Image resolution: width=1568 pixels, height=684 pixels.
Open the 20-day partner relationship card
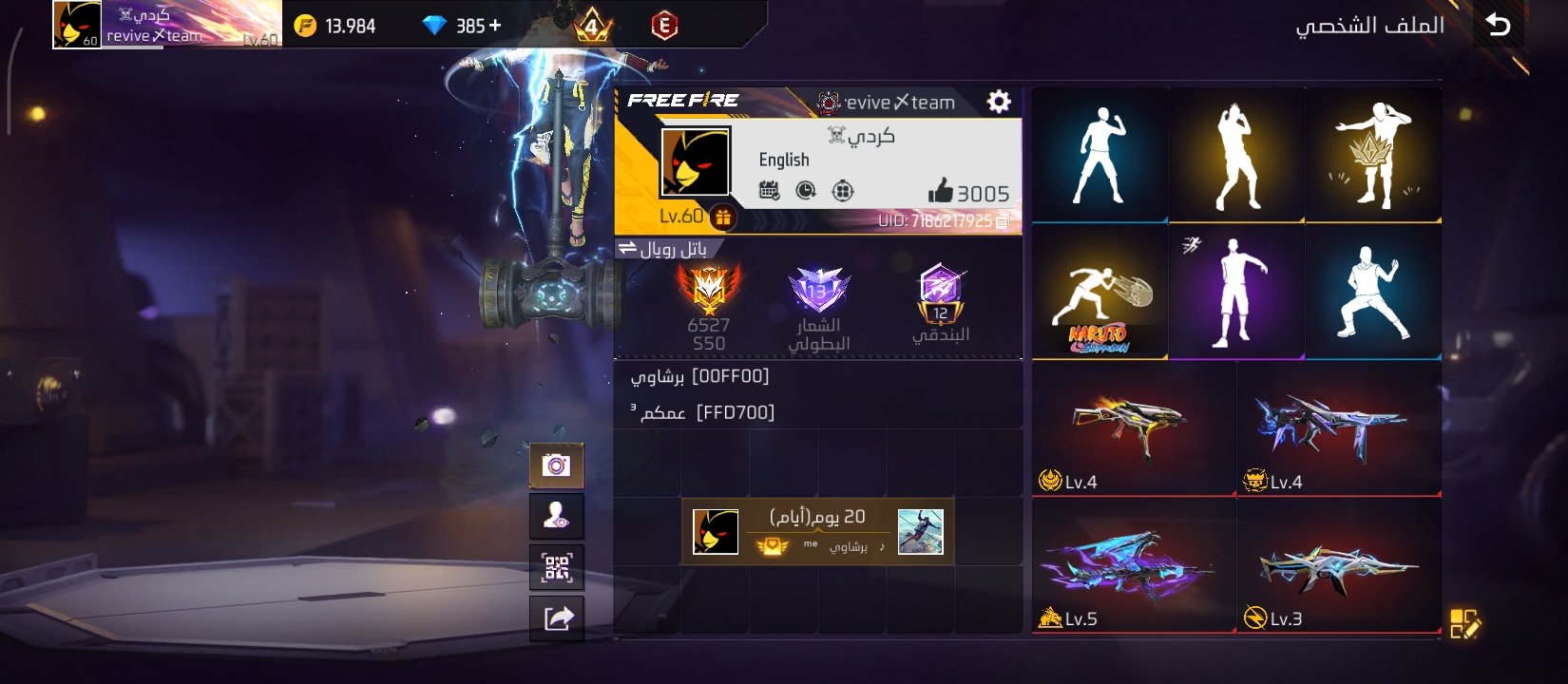[x=817, y=531]
